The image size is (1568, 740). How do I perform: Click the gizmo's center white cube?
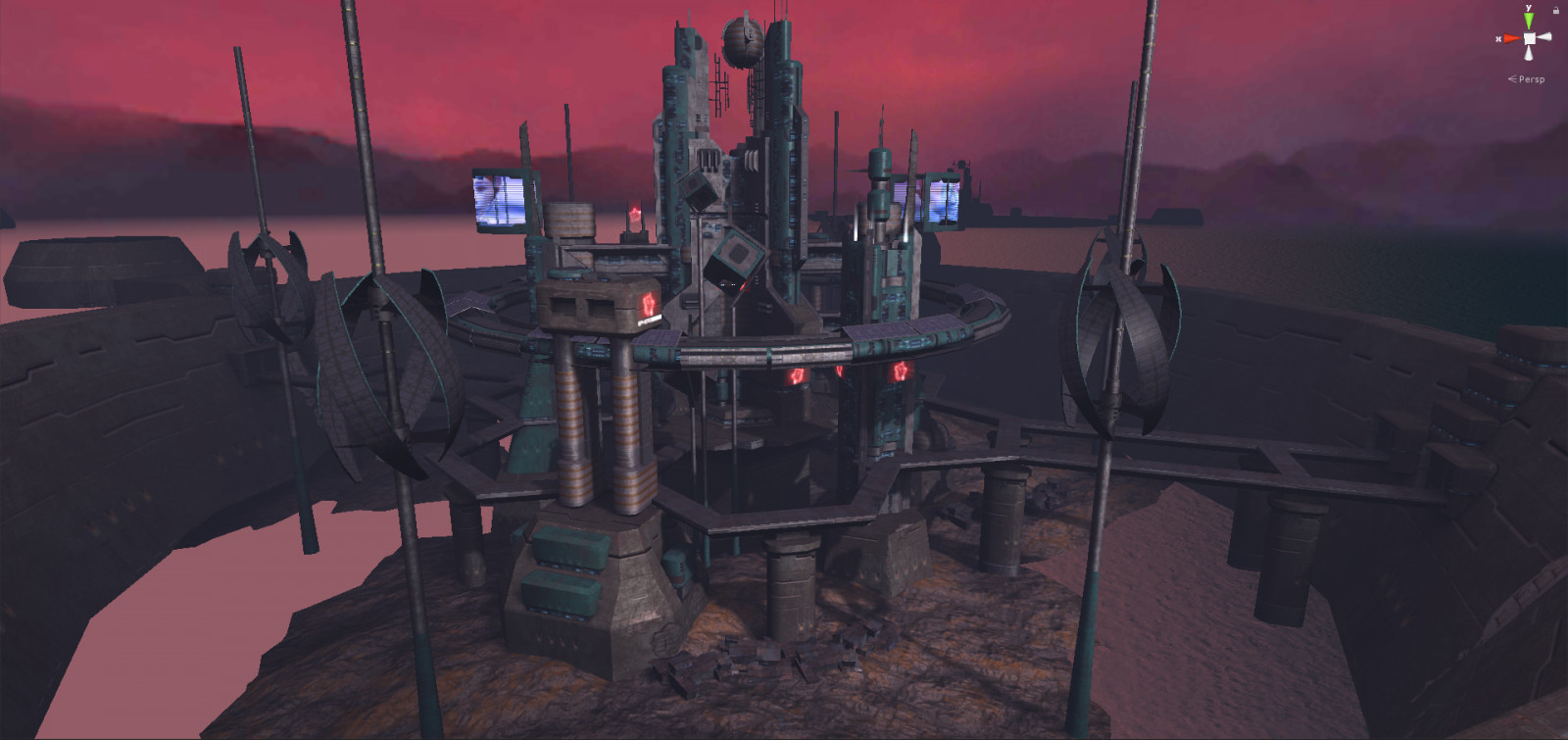1529,38
